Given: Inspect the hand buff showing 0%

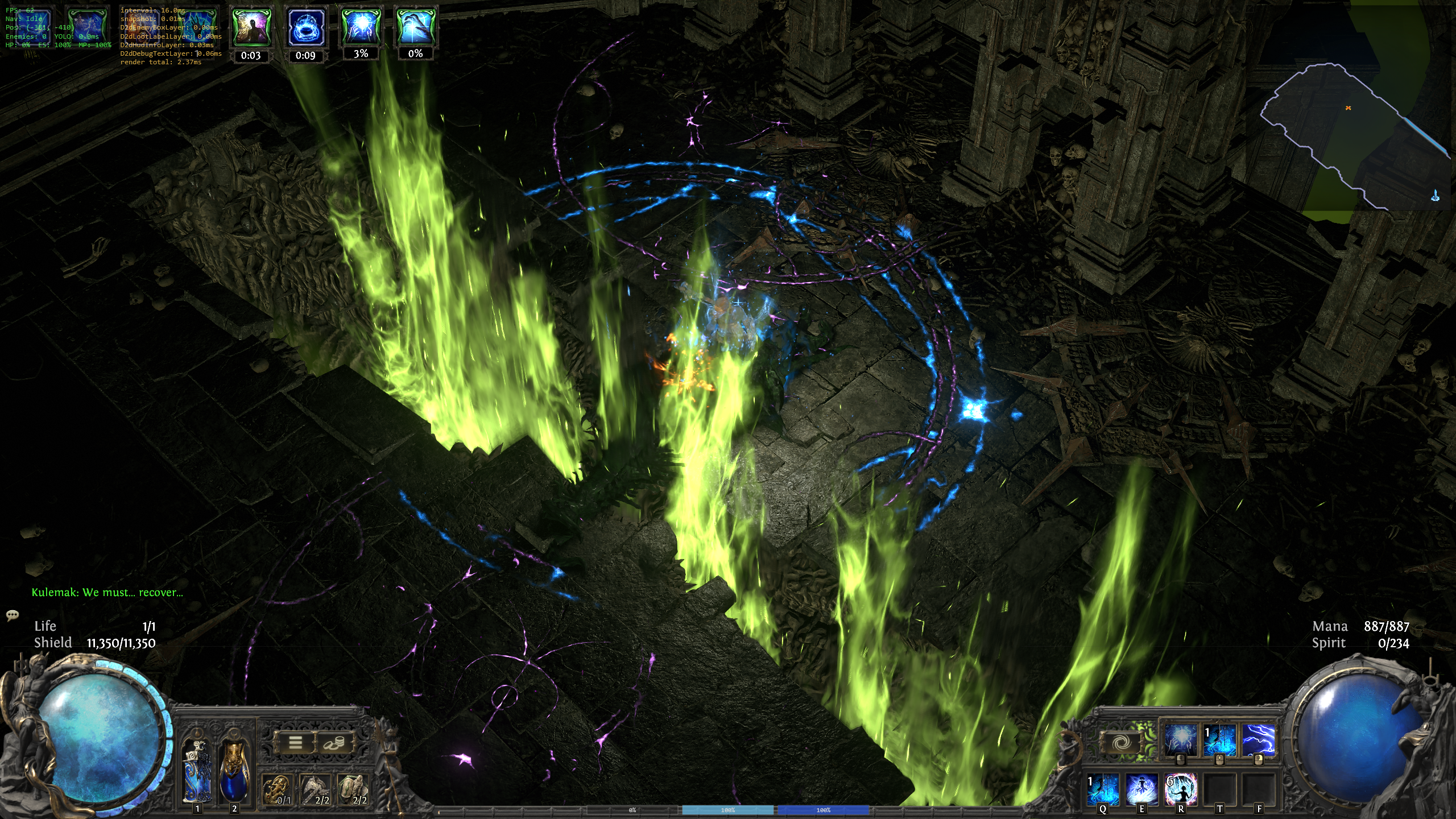Looking at the screenshot, I should coord(415,27).
